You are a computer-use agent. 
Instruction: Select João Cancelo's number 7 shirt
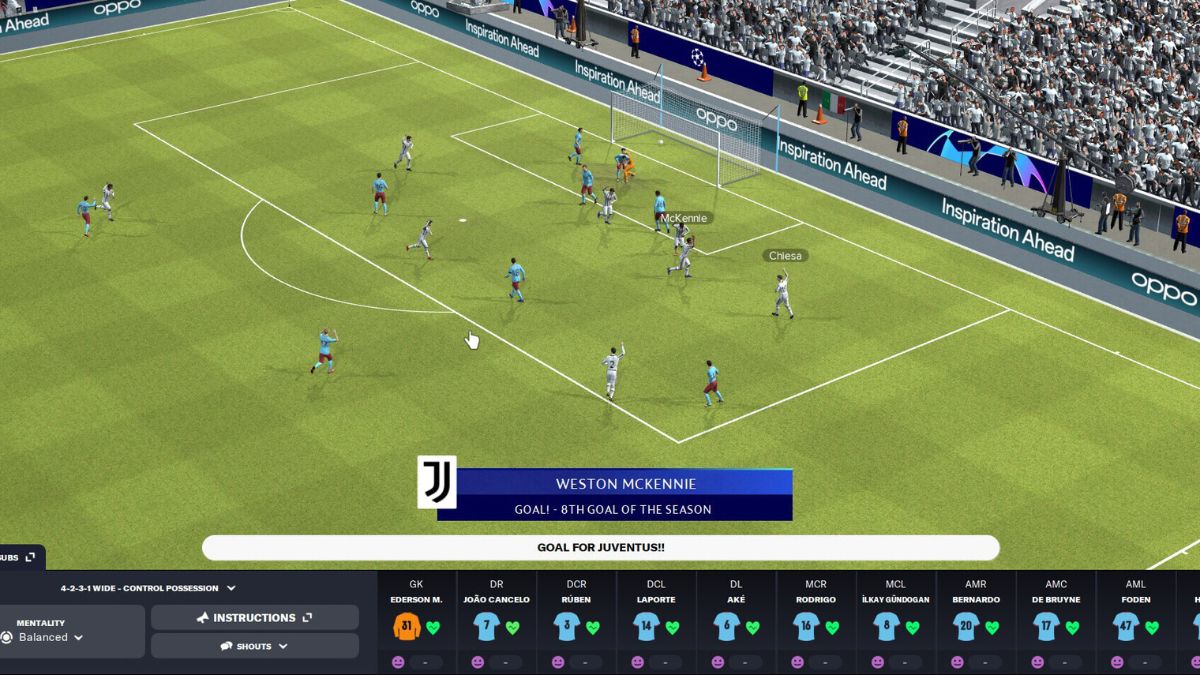(487, 627)
